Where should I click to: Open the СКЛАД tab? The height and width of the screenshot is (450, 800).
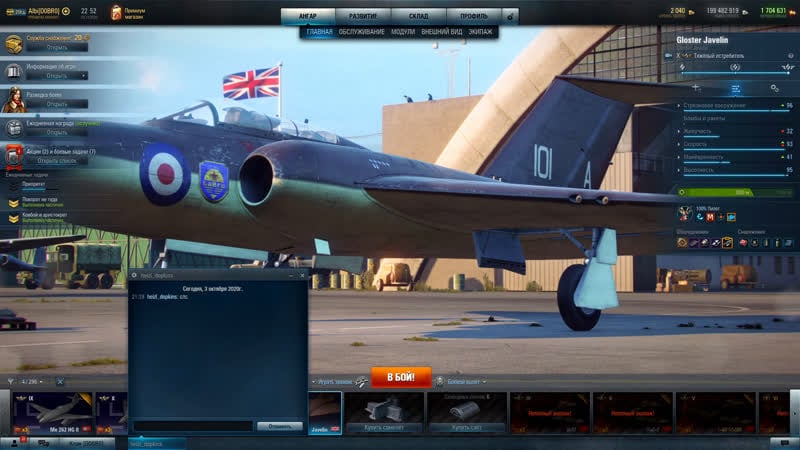417,16
